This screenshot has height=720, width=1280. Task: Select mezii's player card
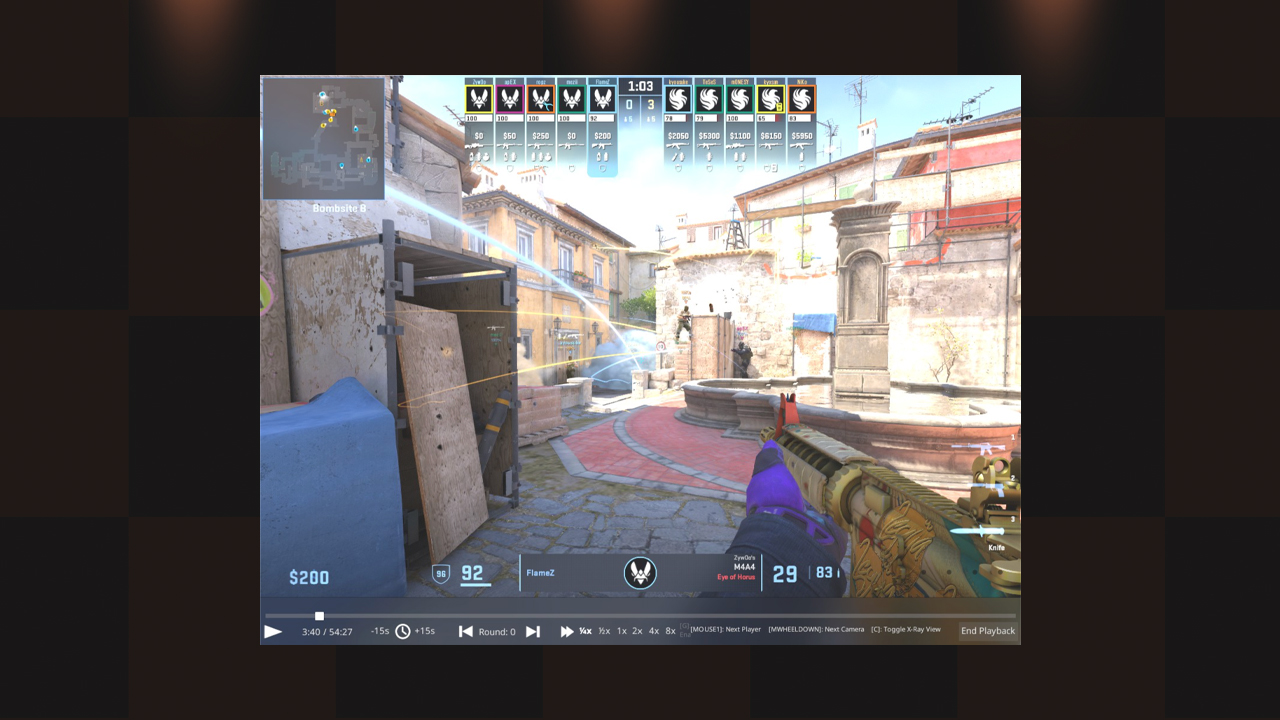571,99
